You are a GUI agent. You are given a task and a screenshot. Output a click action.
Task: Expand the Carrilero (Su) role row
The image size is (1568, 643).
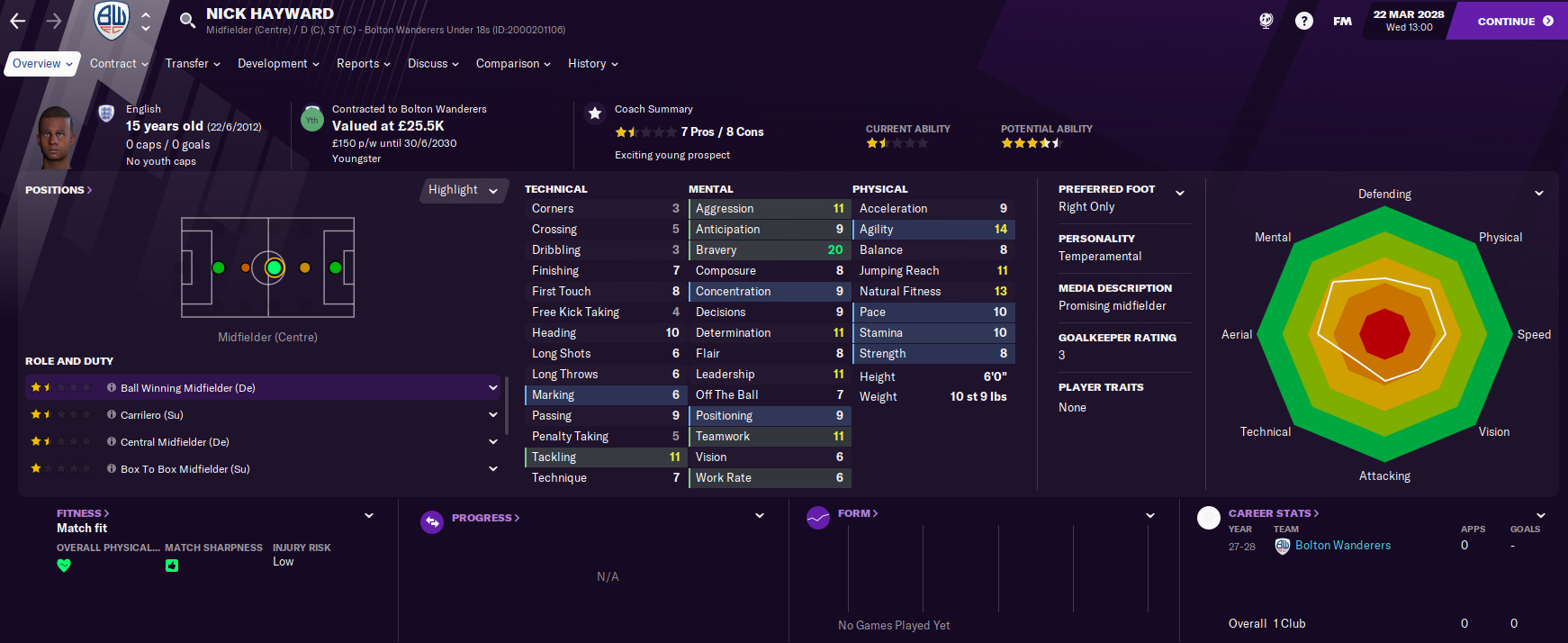(x=492, y=415)
